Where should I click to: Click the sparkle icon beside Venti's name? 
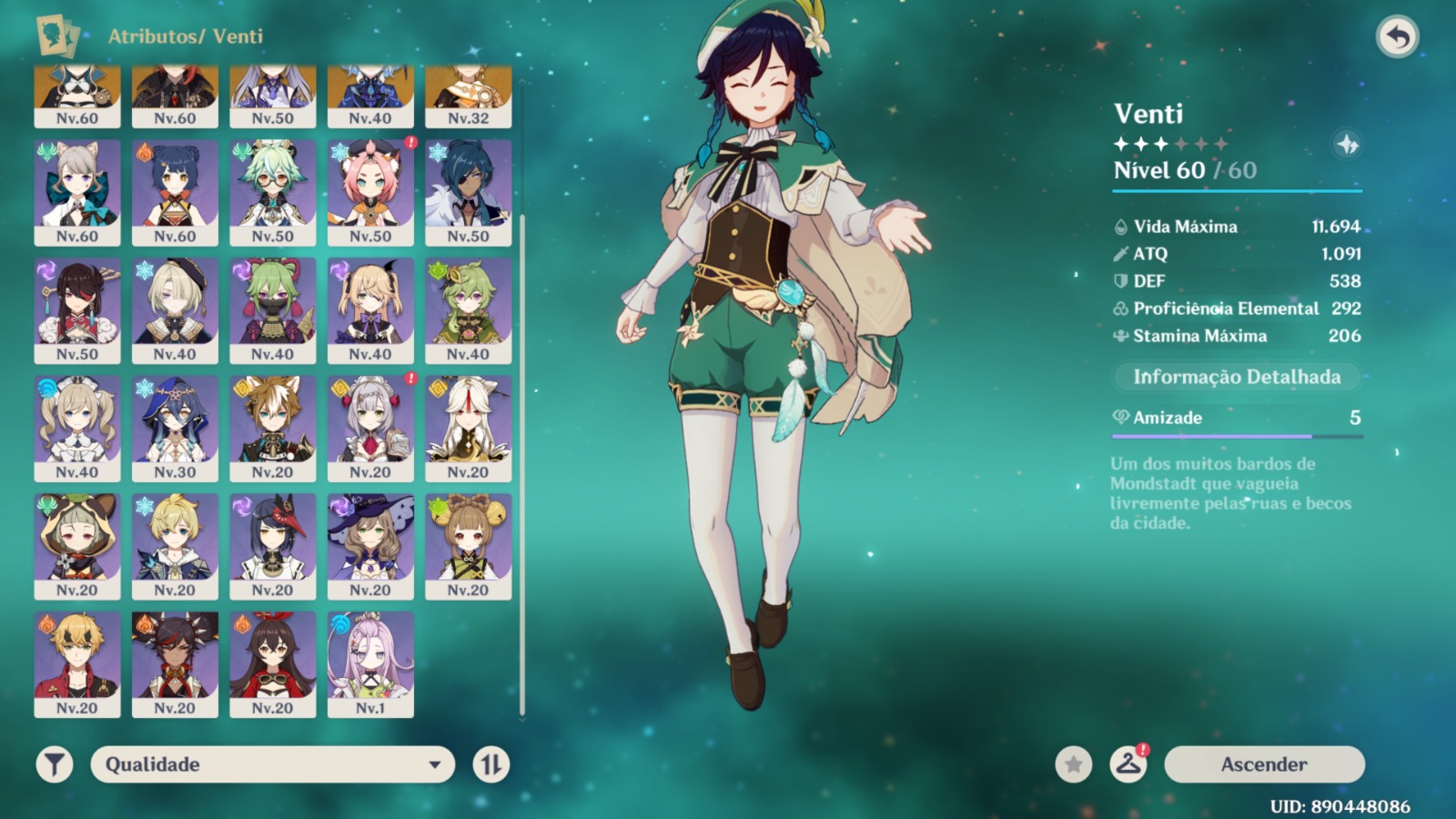[1347, 144]
